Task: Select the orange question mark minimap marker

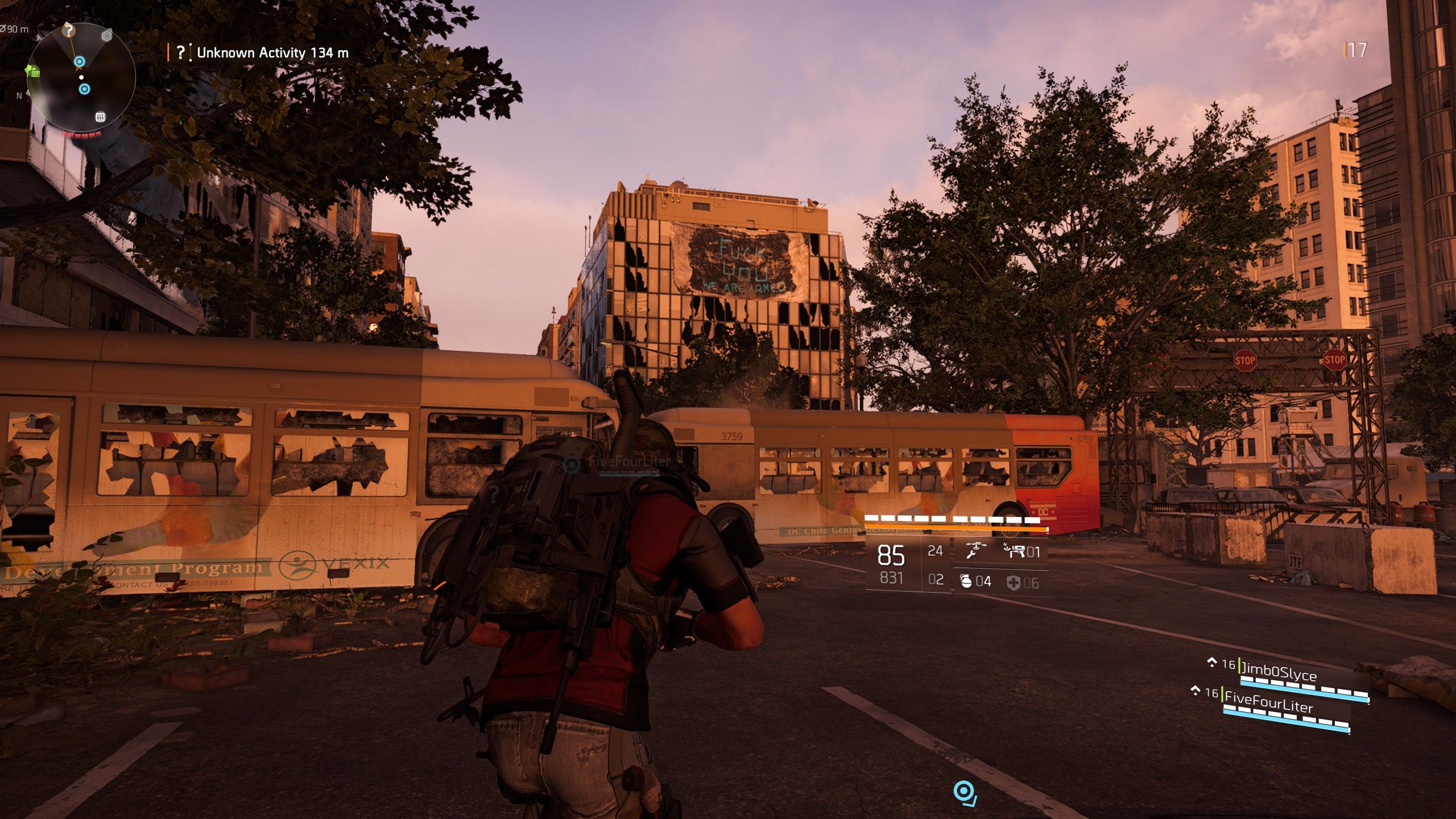Action: click(68, 30)
